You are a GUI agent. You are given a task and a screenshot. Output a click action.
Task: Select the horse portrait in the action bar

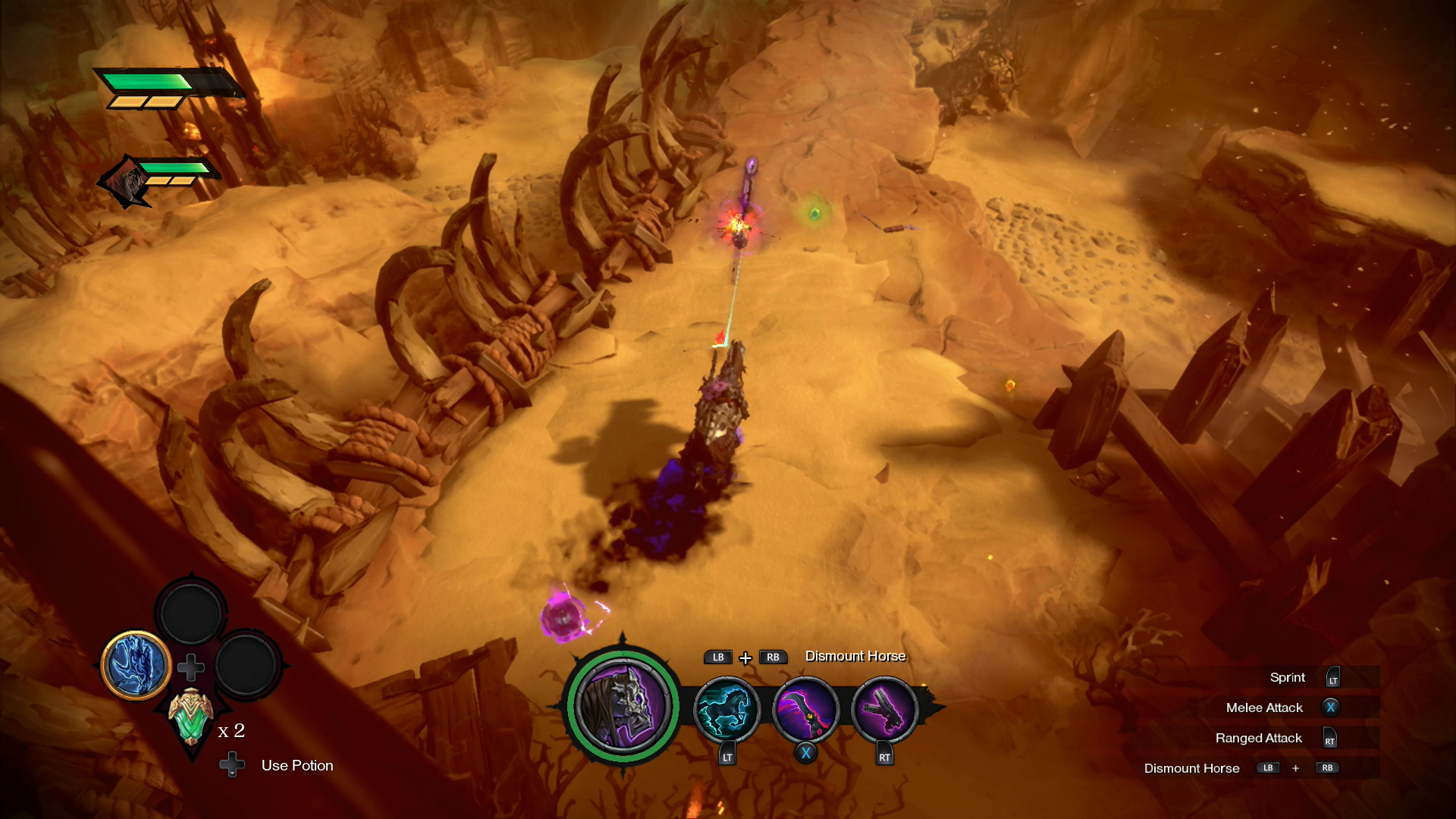623,707
